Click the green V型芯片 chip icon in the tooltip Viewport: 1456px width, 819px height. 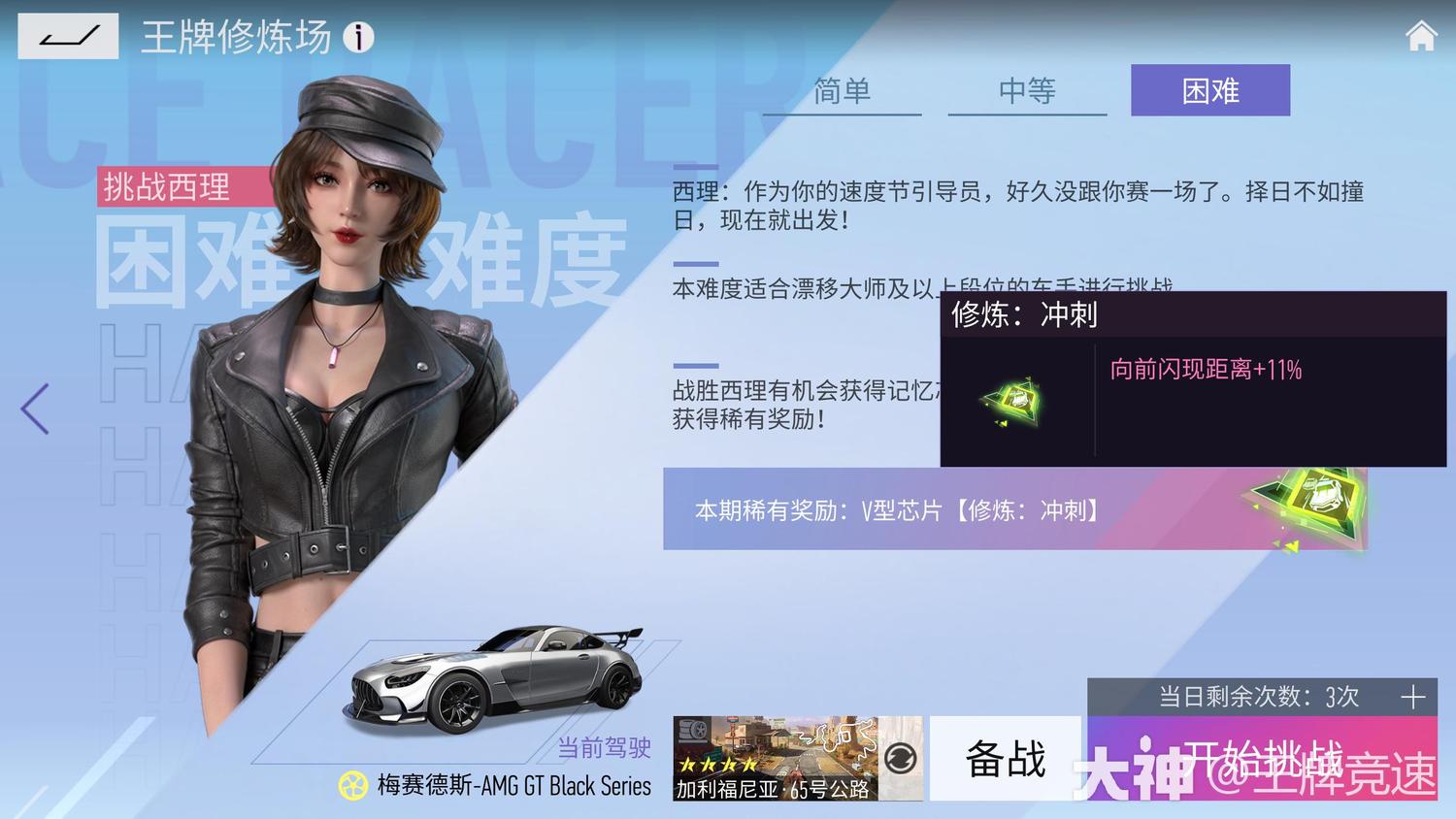point(1015,401)
